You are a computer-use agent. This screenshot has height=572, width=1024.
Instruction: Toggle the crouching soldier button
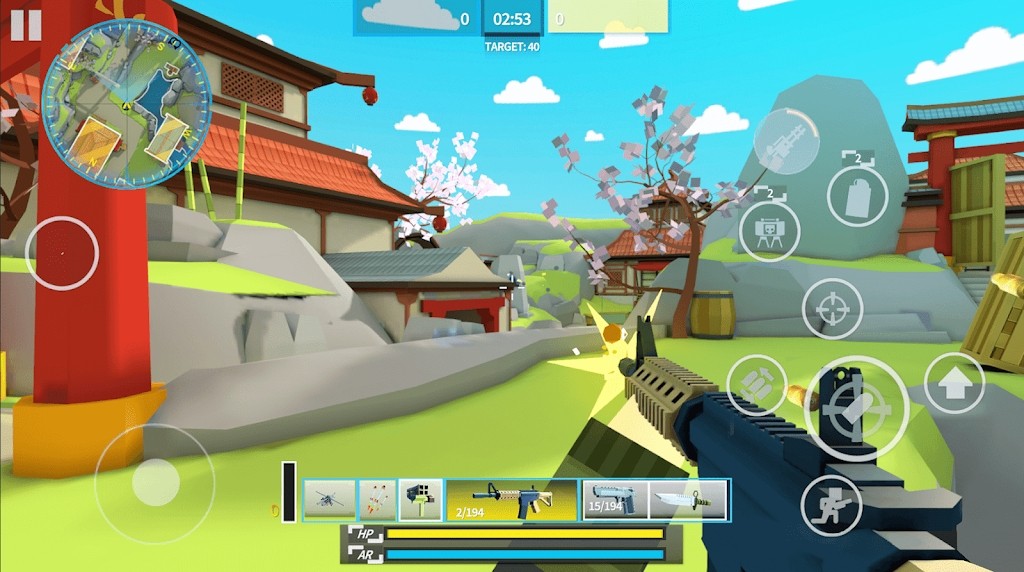pyautogui.click(x=832, y=504)
